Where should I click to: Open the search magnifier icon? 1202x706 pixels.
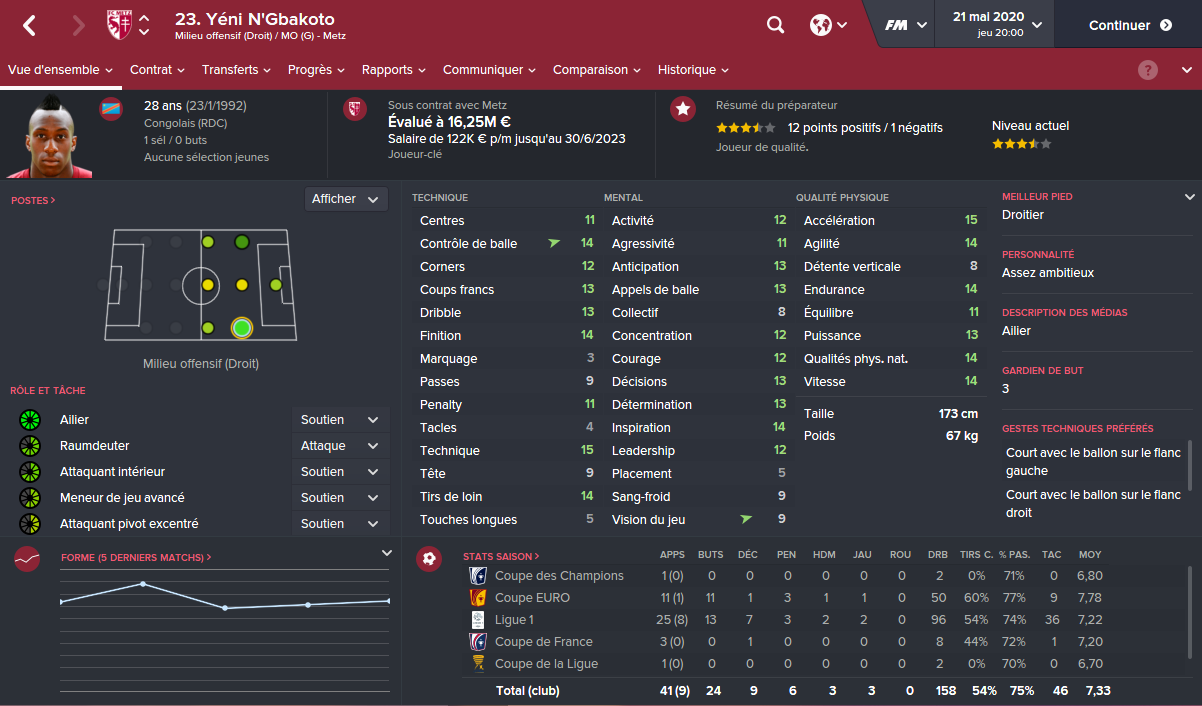[x=775, y=25]
